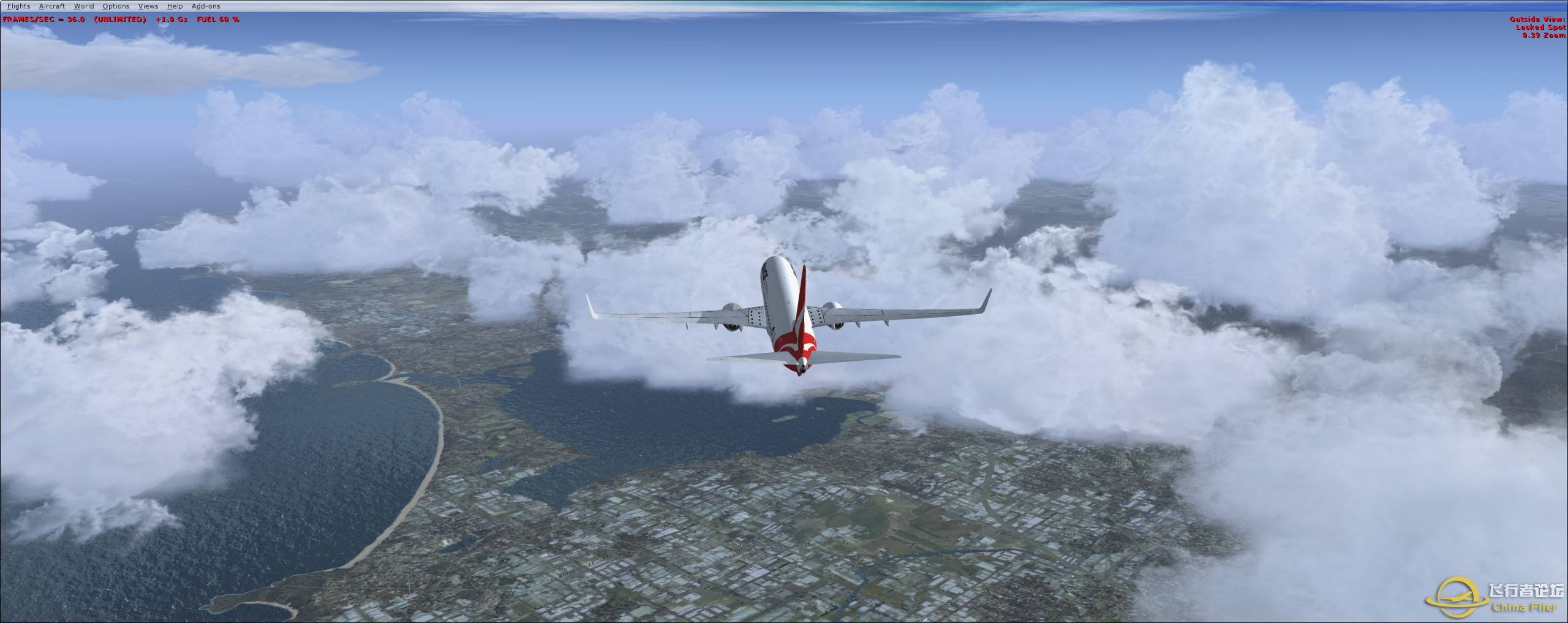The height and width of the screenshot is (623, 1568).
Task: Click the Locked Spot label
Action: coord(1541,27)
